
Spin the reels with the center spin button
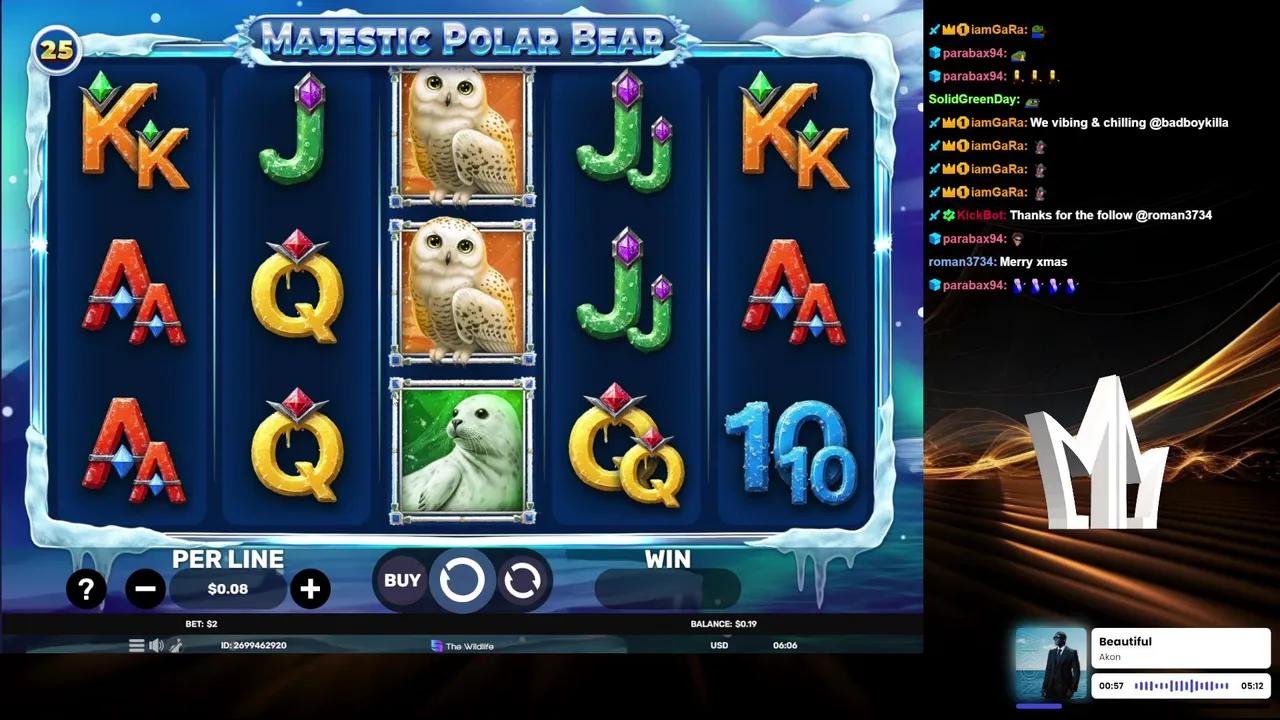[462, 580]
